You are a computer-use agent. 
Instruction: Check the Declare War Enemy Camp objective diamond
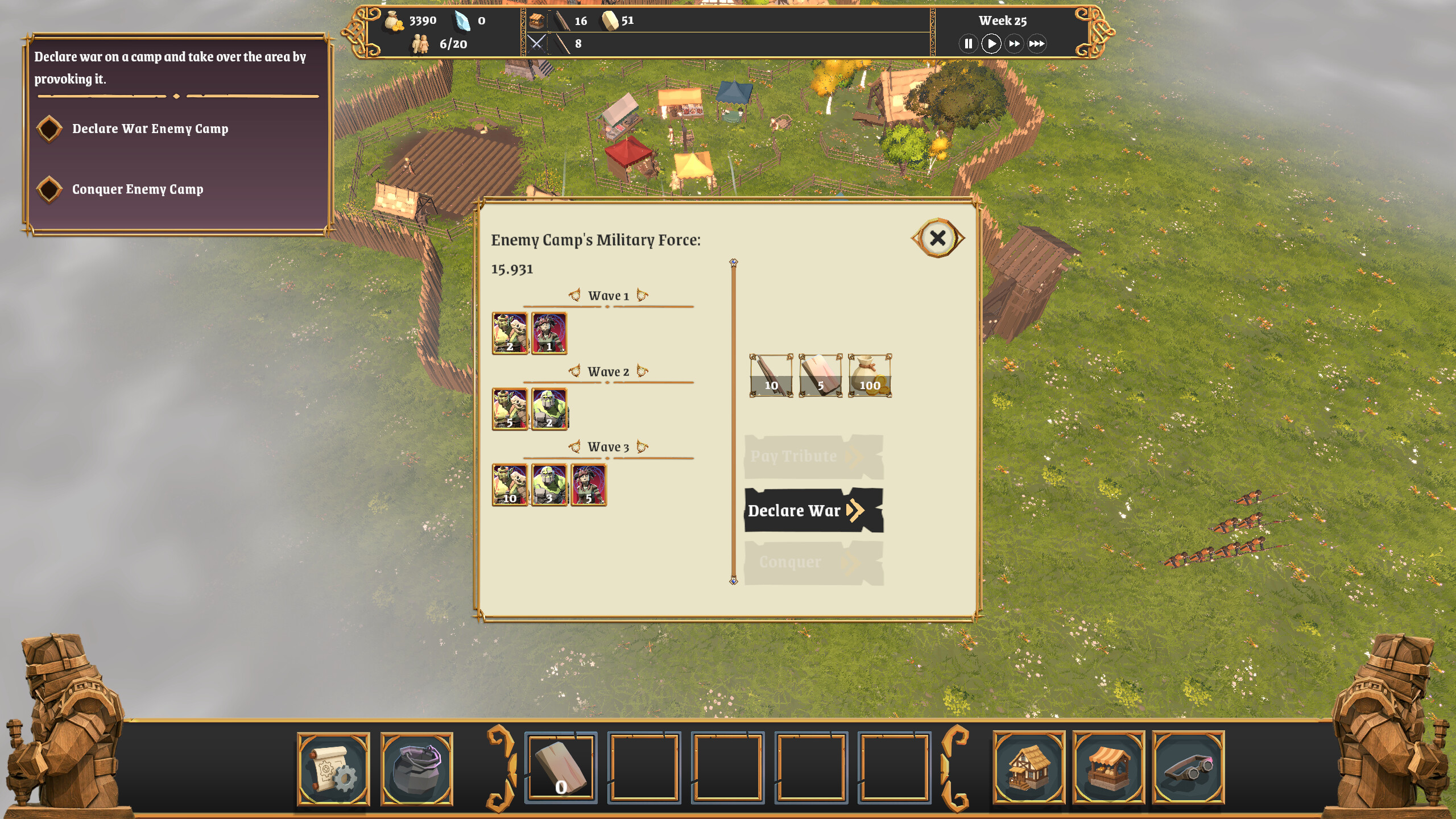49,129
